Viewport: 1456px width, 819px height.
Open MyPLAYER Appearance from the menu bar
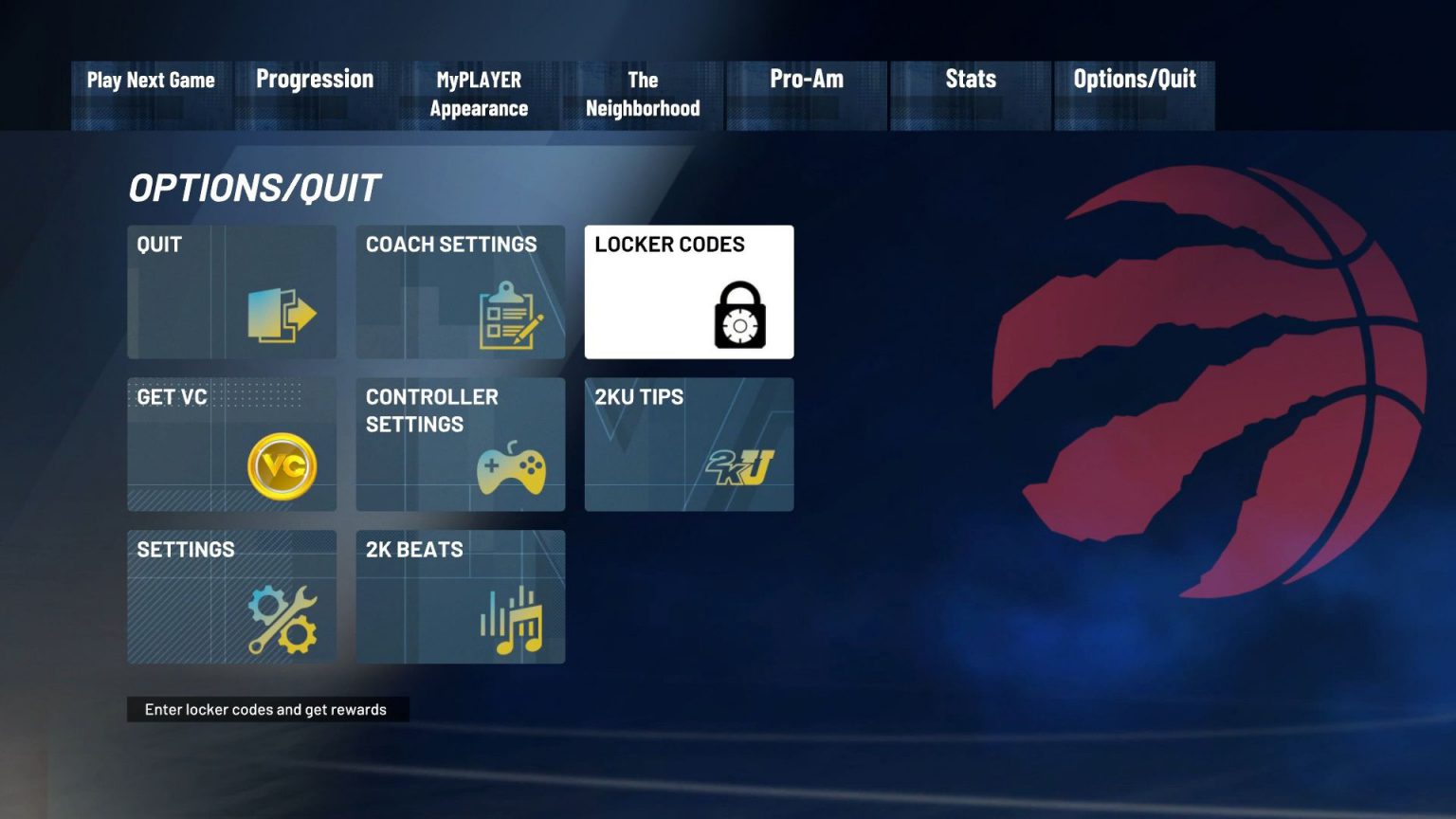click(x=479, y=94)
